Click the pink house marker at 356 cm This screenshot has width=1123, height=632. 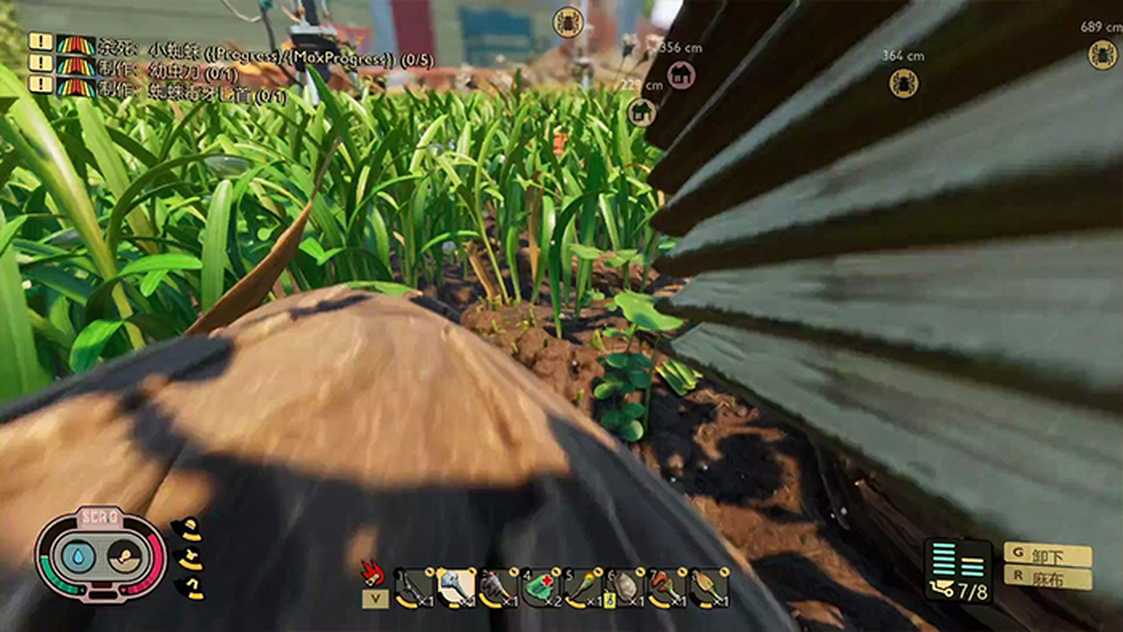[681, 74]
